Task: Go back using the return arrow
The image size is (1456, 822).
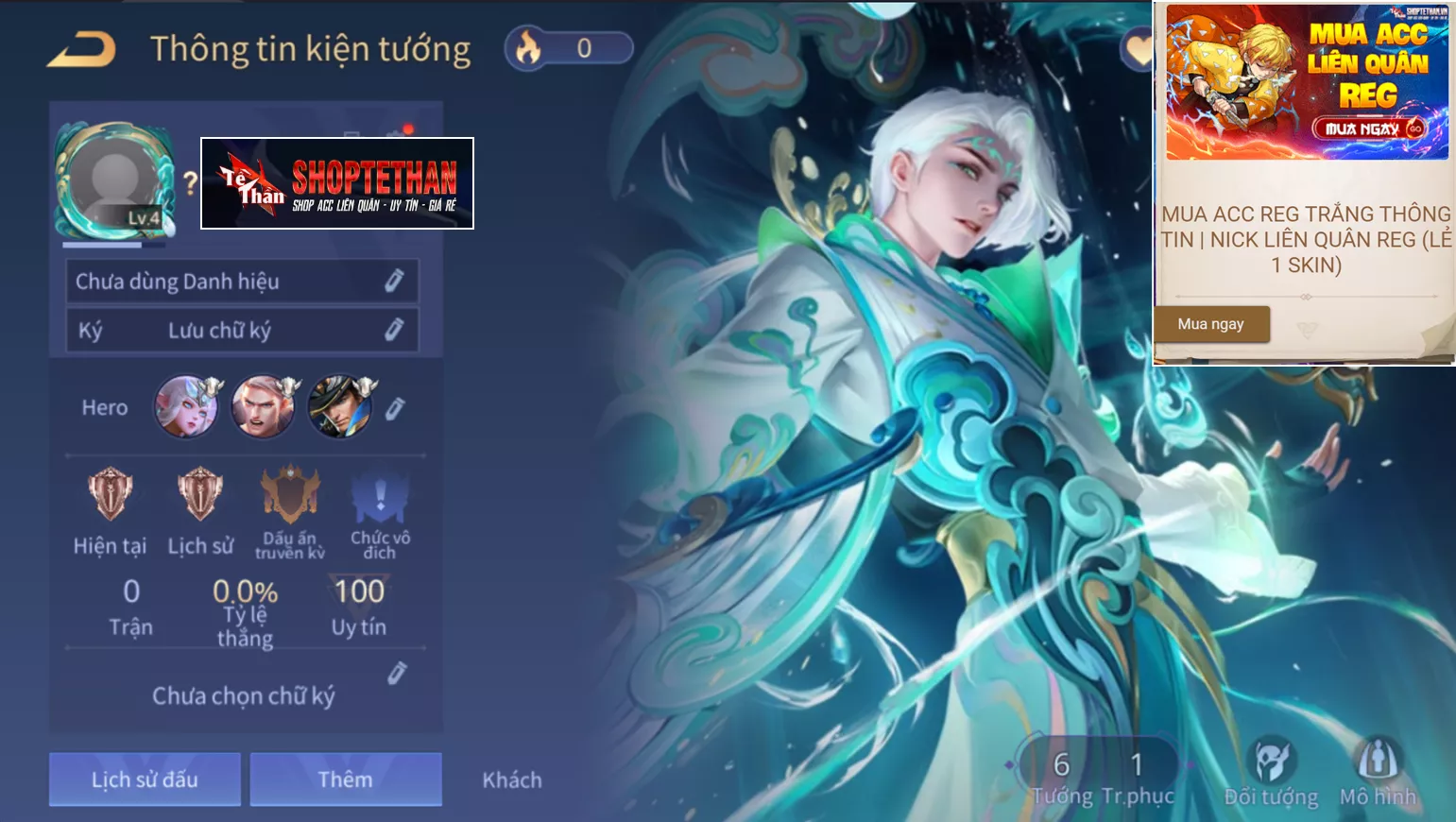Action: pyautogui.click(x=81, y=49)
